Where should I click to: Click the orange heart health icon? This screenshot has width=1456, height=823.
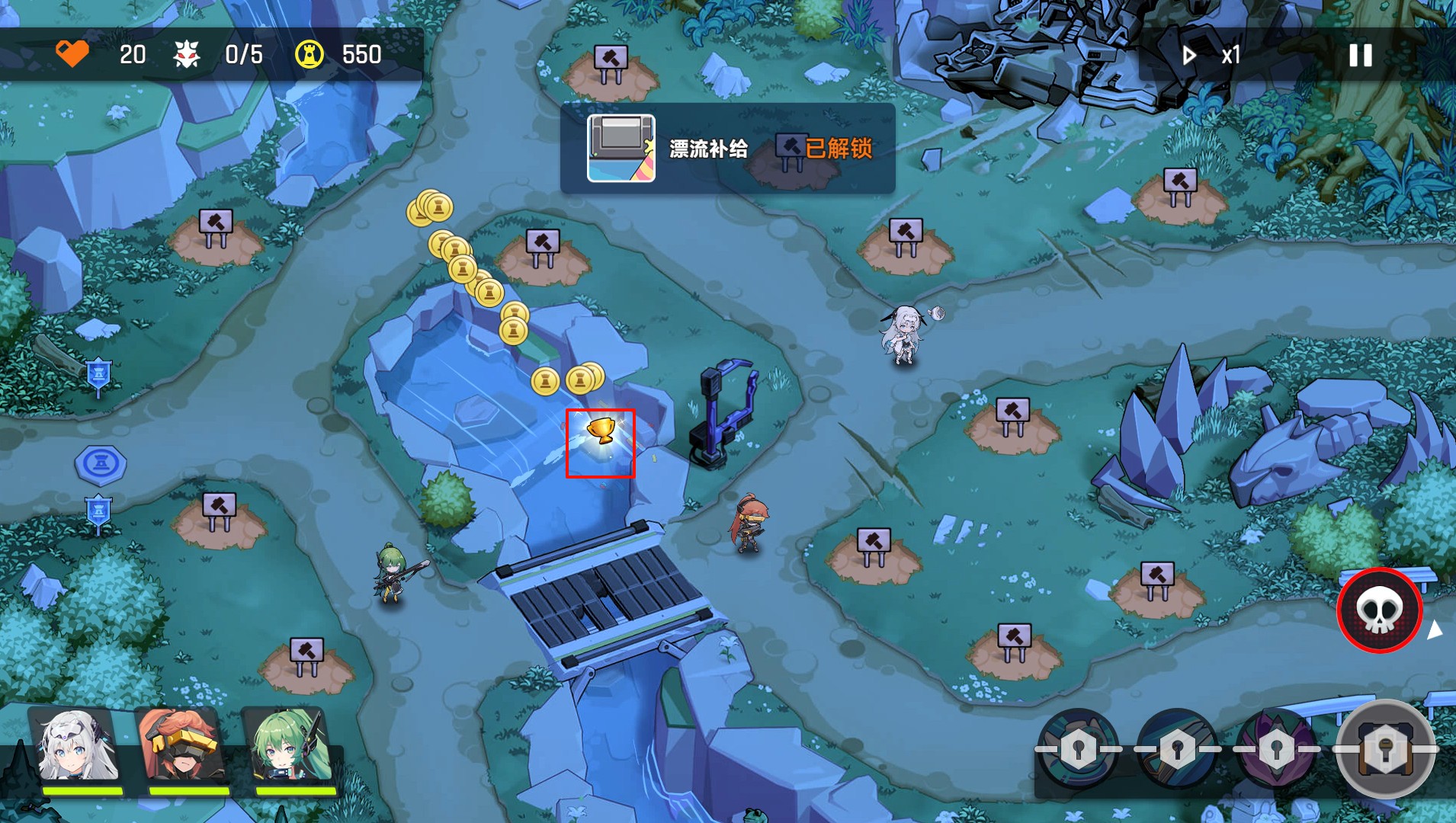tap(72, 54)
